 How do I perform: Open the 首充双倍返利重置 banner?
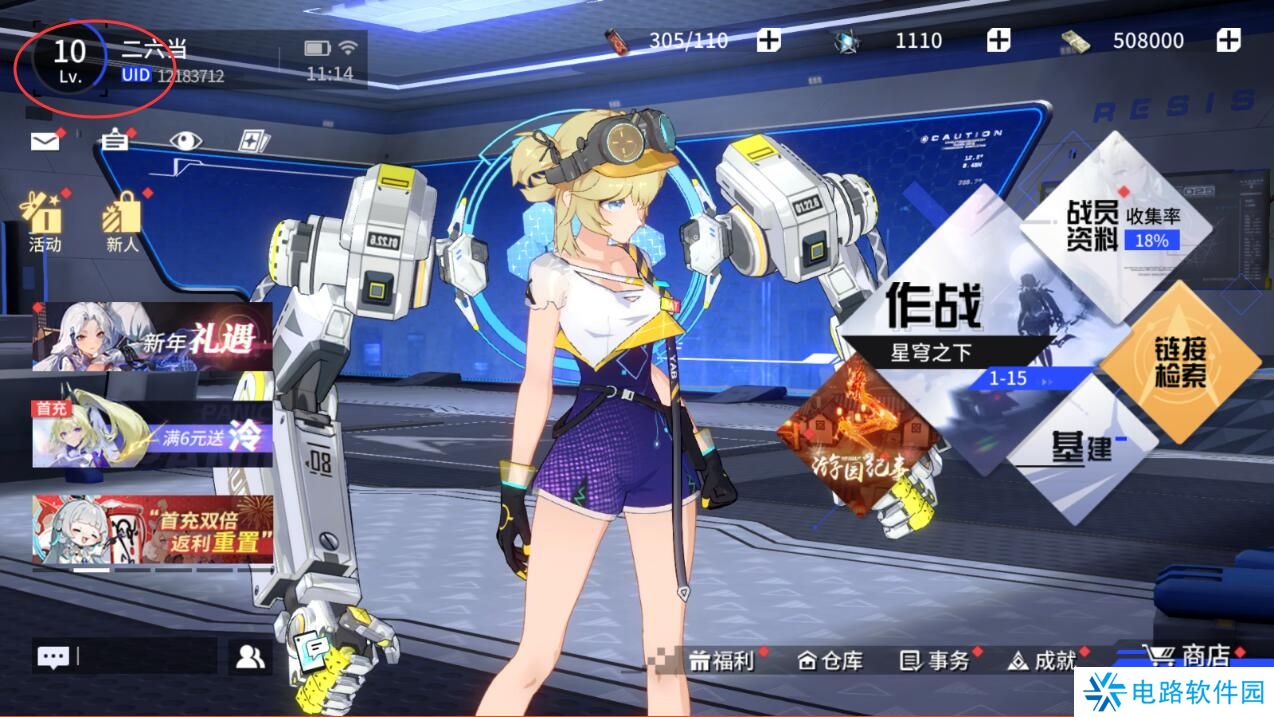pyautogui.click(x=152, y=529)
